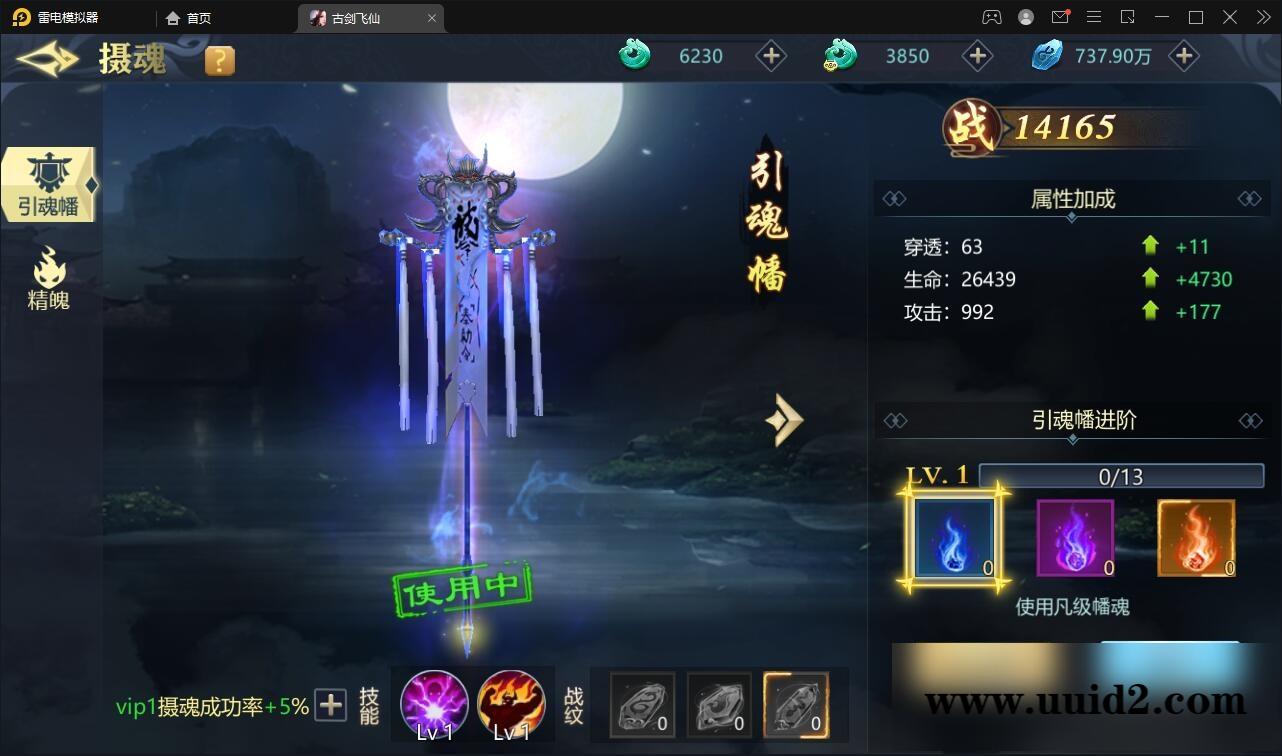
Task: Click the first 战纹 rune slot
Action: tap(642, 705)
